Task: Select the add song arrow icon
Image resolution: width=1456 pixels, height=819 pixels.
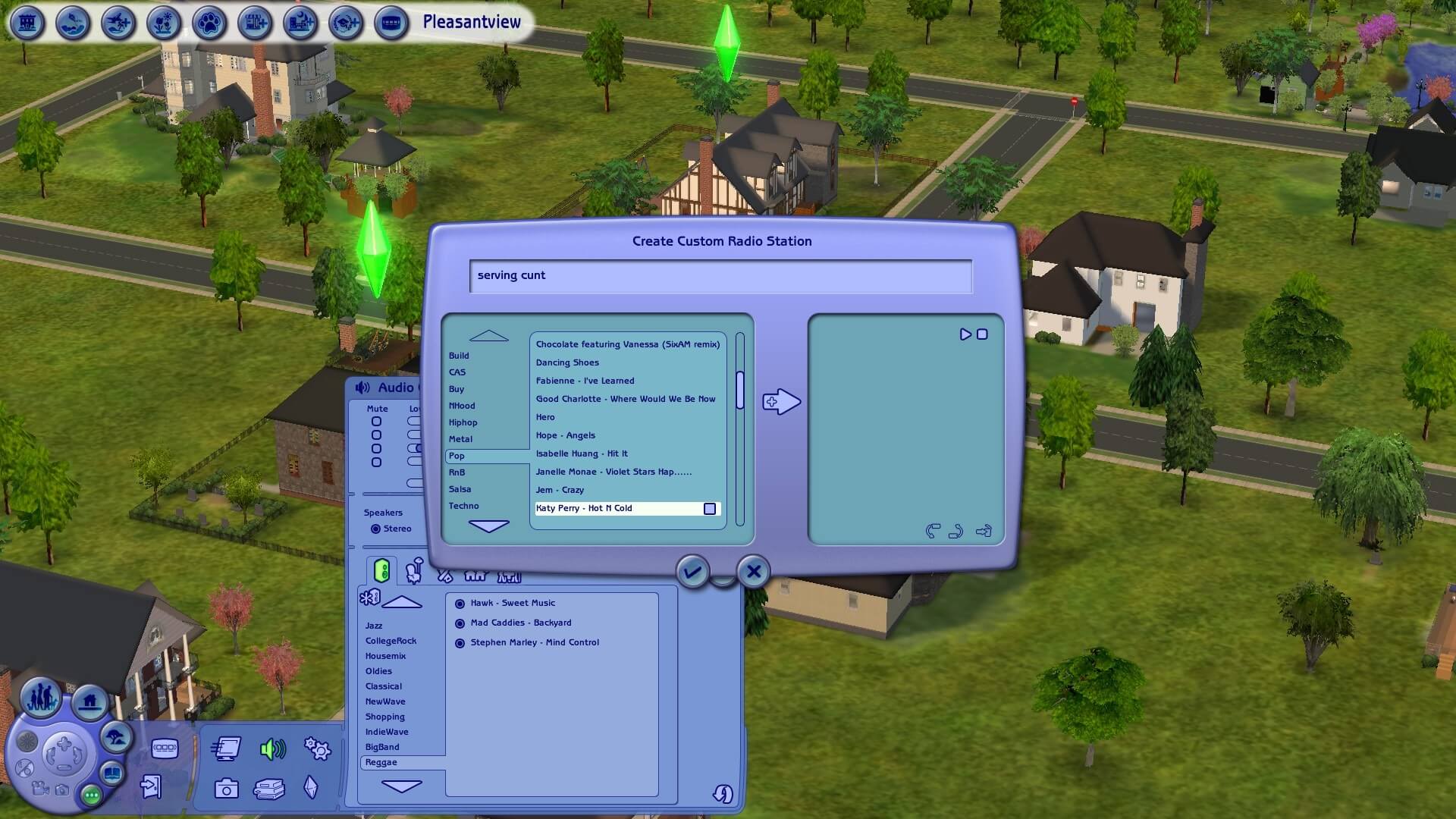Action: tap(781, 401)
